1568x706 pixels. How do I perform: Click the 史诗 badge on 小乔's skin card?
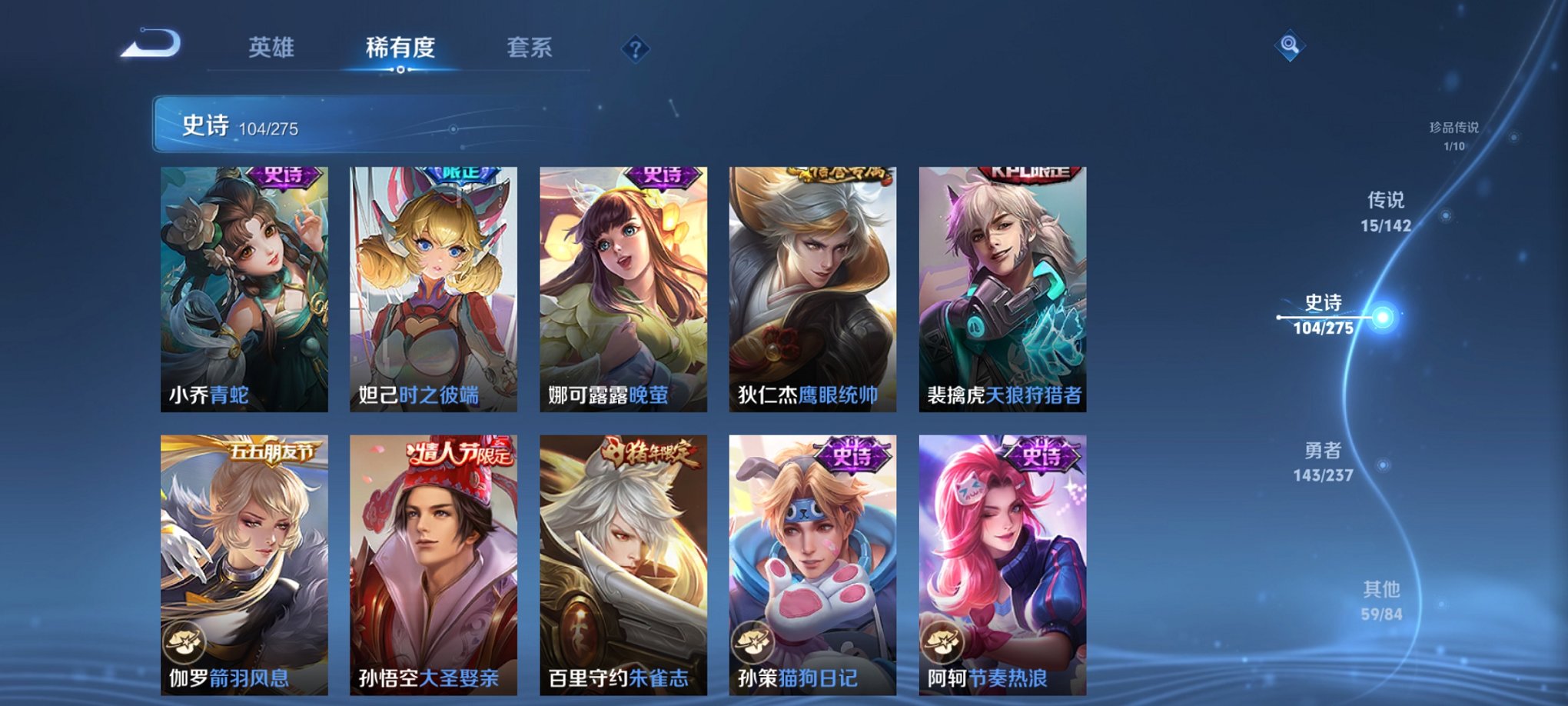(x=284, y=178)
